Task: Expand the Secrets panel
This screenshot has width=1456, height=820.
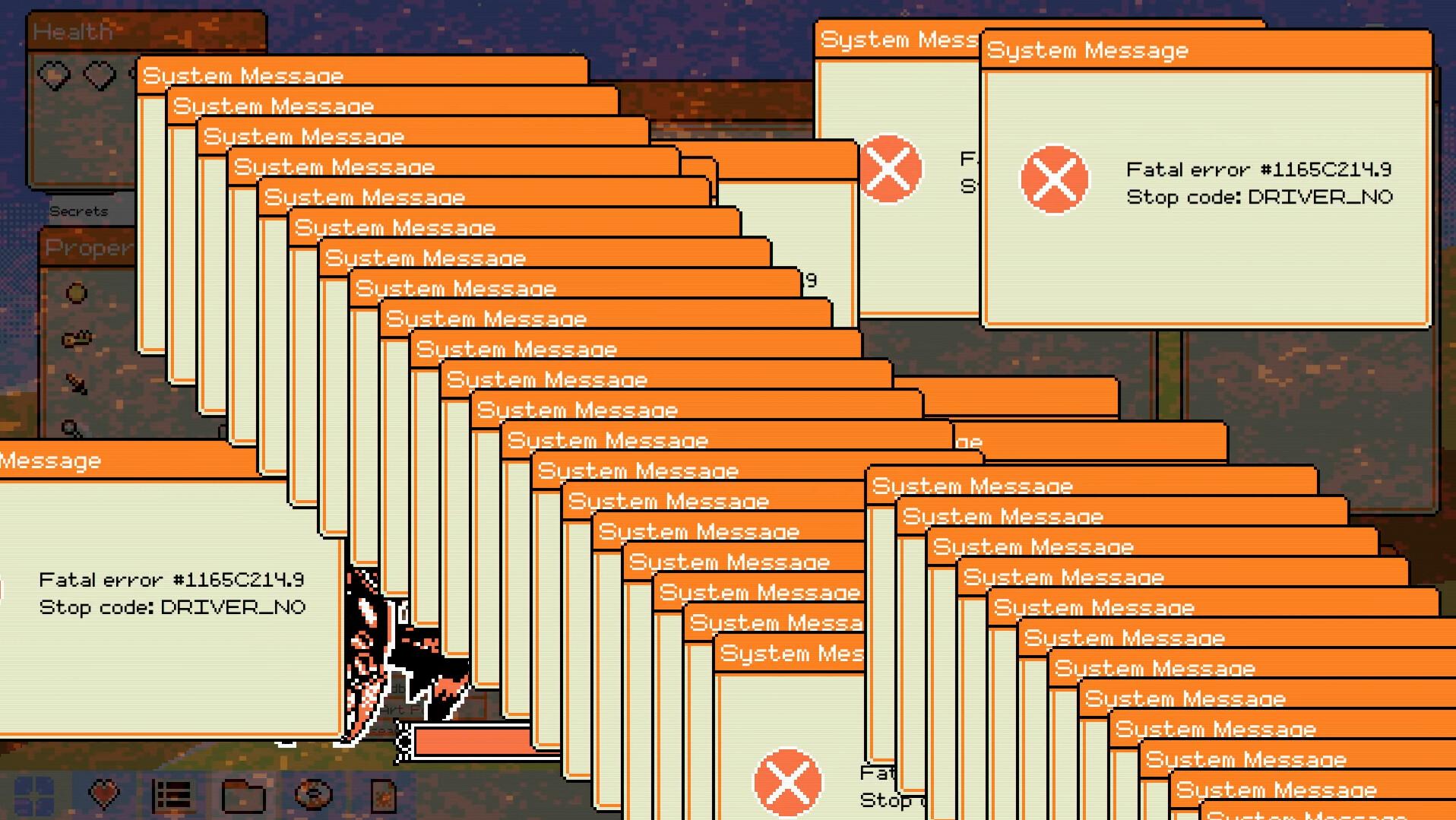Action: (x=80, y=211)
